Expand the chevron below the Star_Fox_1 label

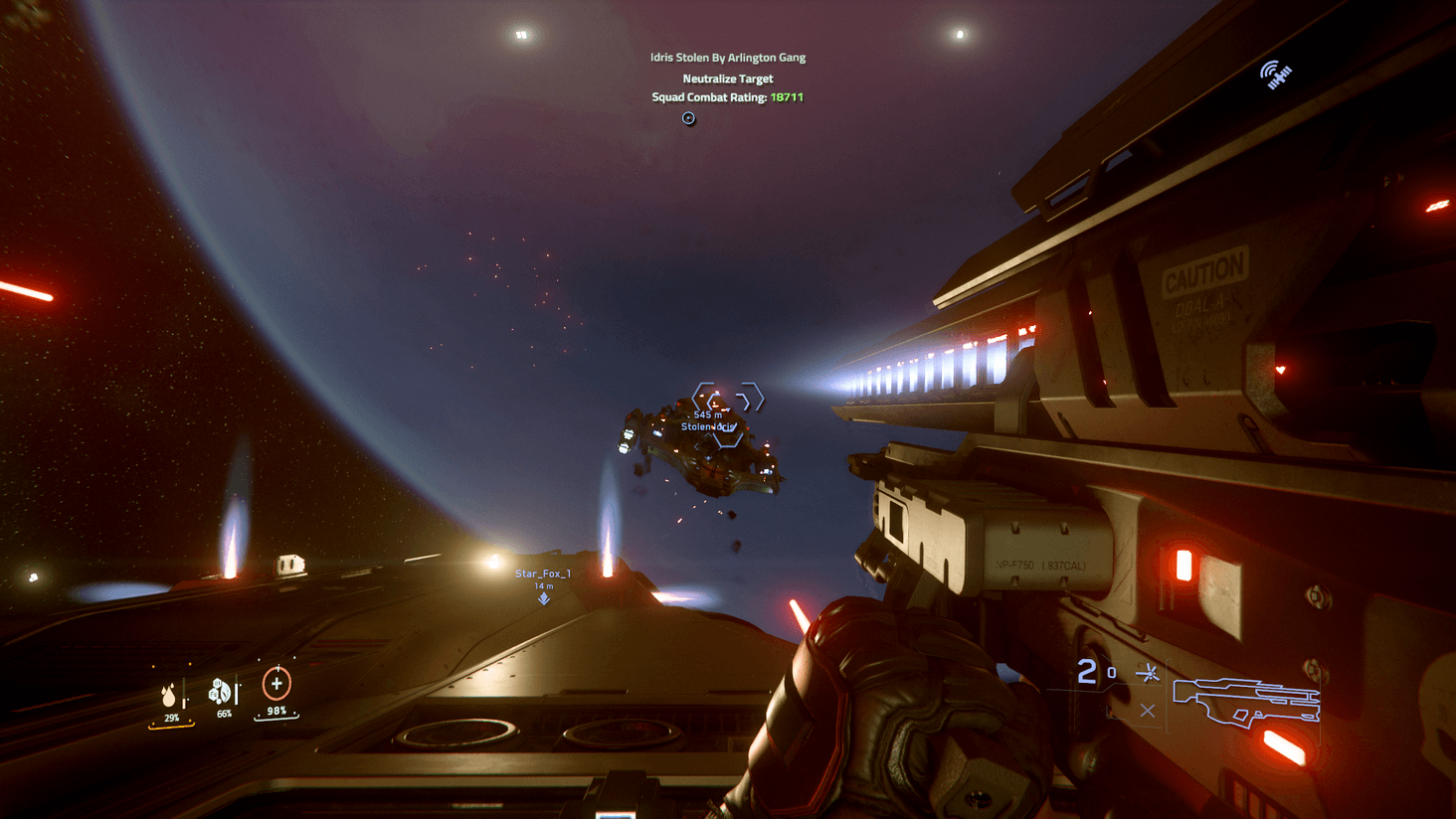point(543,598)
